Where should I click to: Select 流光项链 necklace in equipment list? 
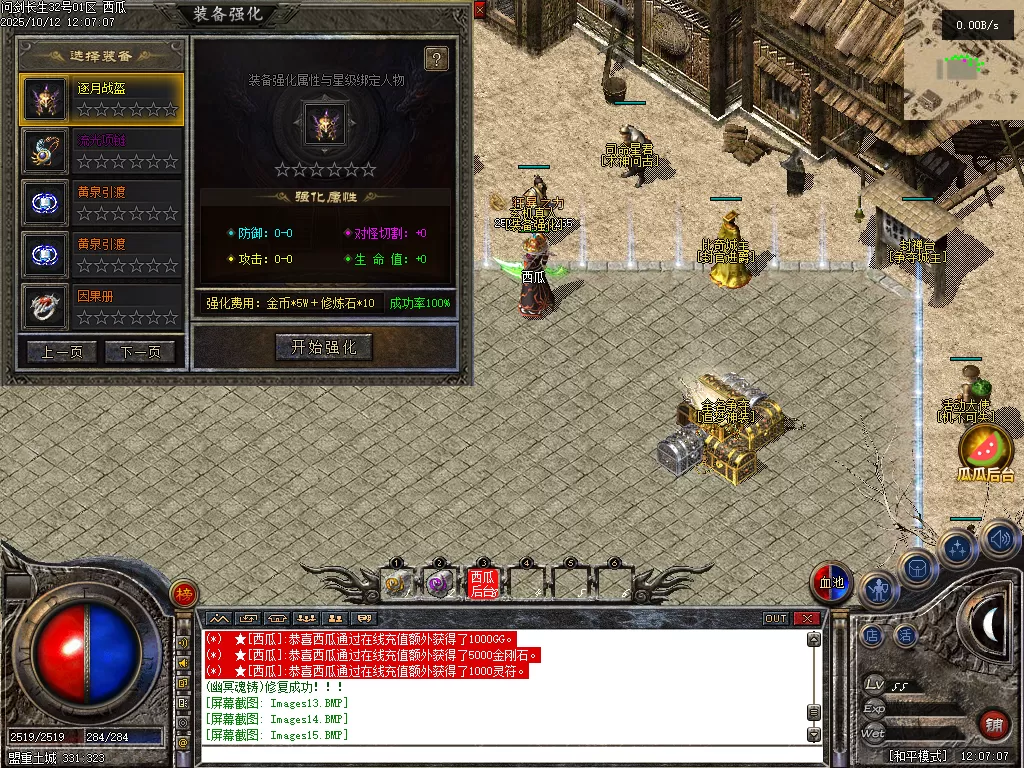[102, 151]
